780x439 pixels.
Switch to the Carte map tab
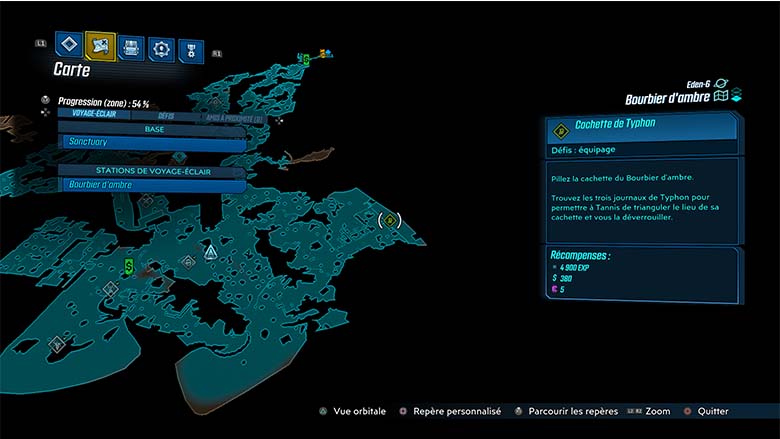pyautogui.click(x=100, y=45)
